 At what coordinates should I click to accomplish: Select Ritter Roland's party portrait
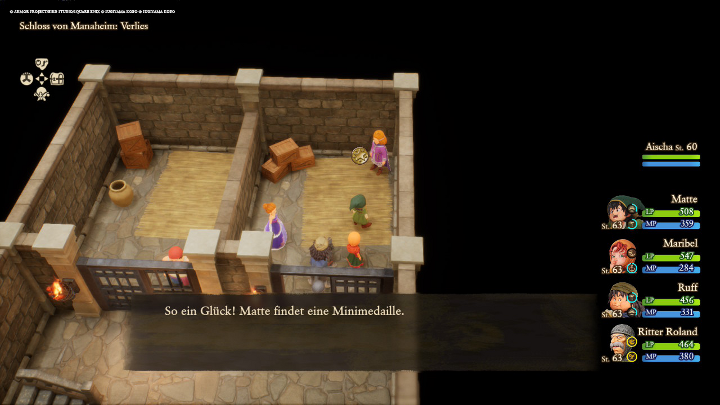pos(622,342)
